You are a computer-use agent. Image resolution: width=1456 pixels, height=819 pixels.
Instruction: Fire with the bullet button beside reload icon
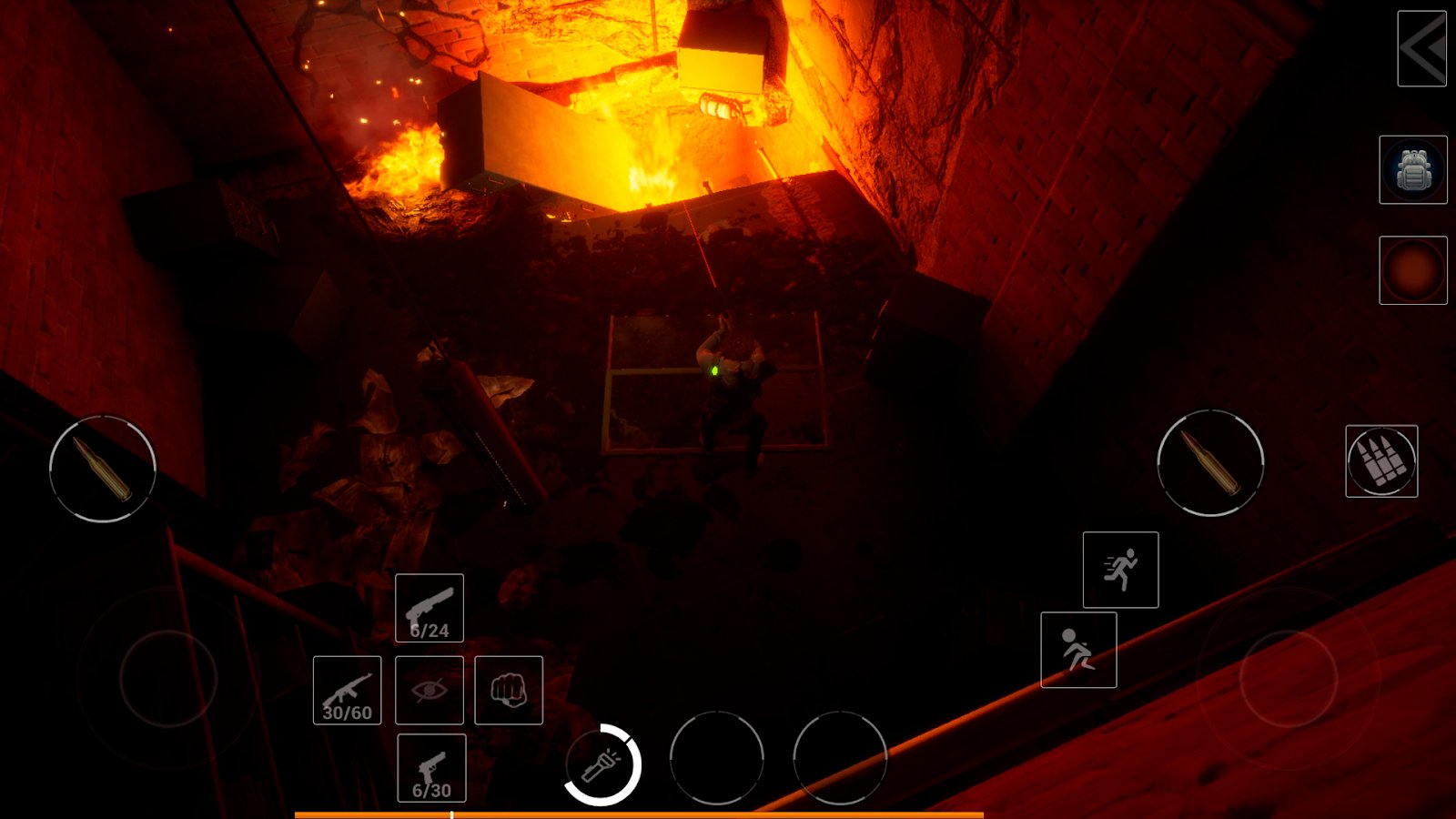pos(1209,462)
